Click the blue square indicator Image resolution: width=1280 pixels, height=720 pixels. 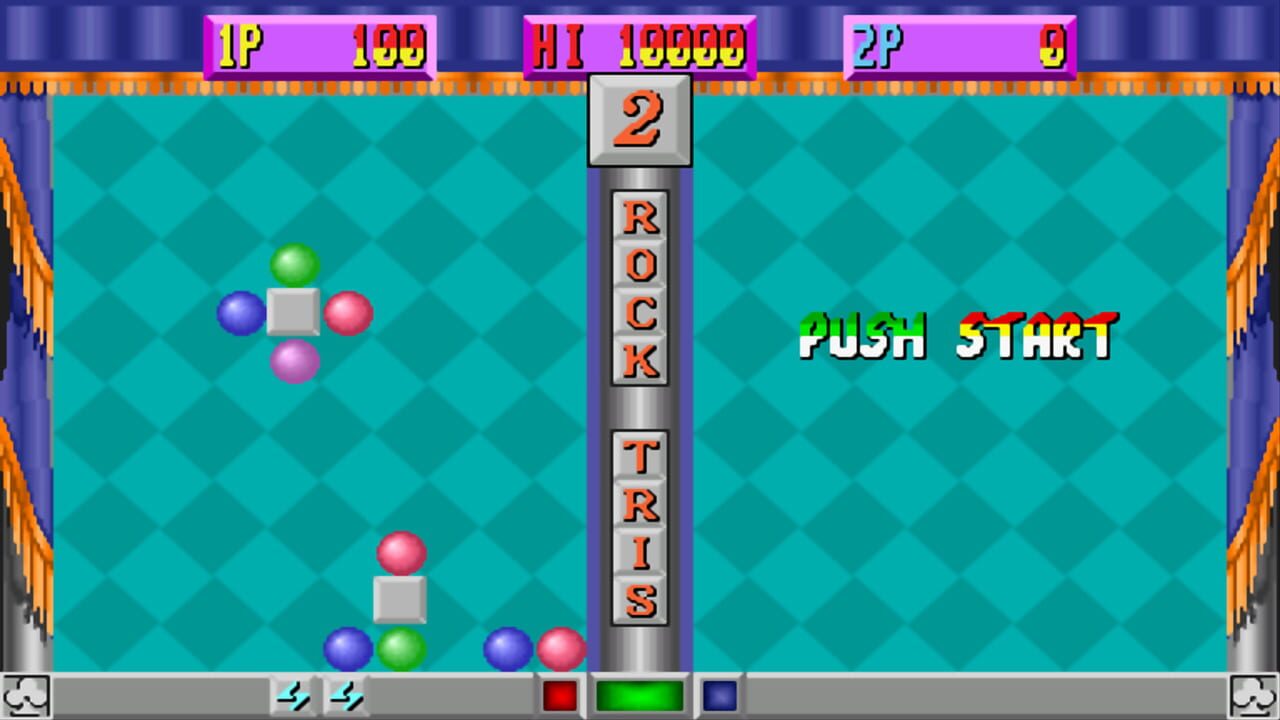coord(722,694)
